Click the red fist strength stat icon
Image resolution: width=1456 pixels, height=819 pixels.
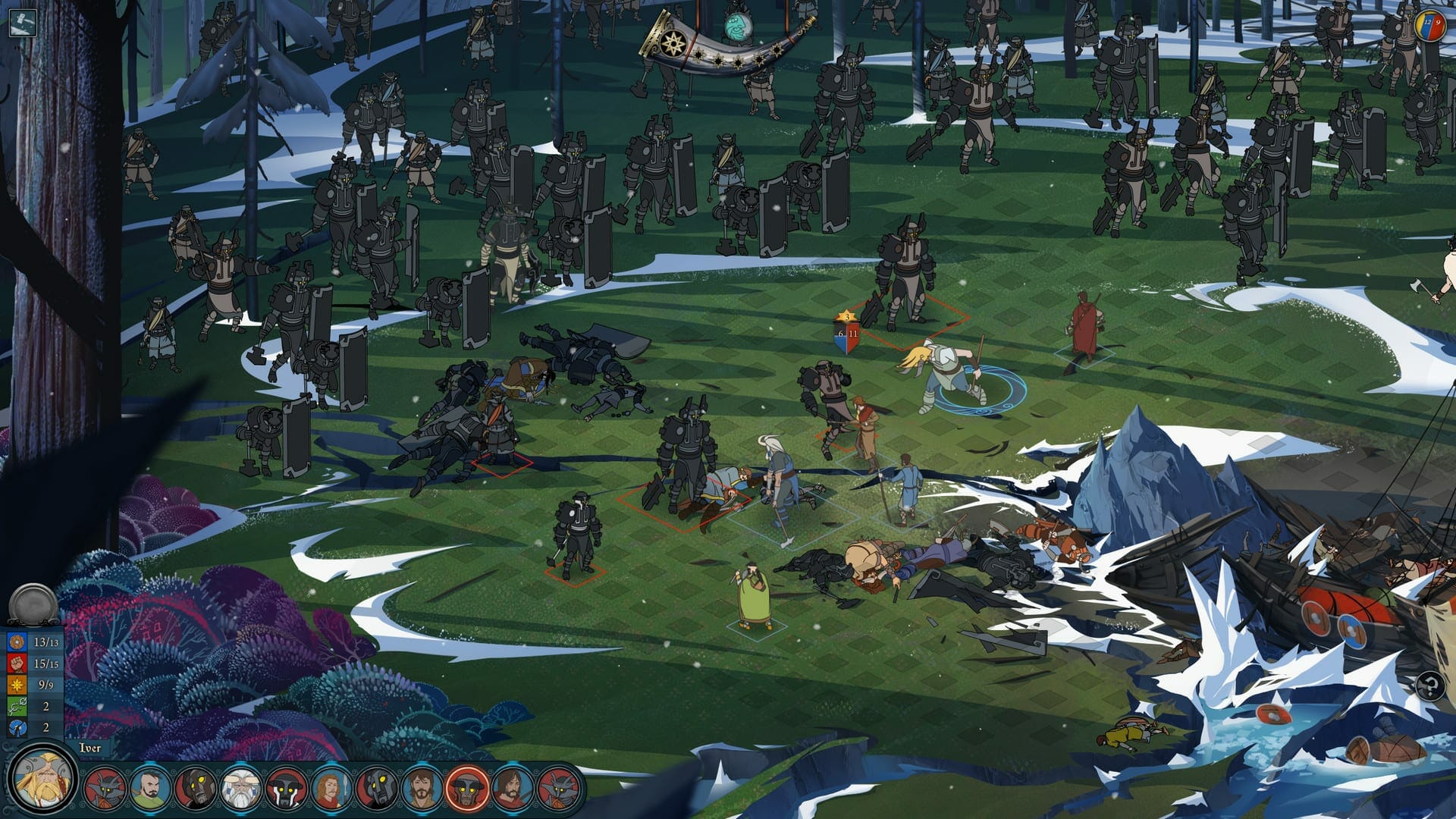pyautogui.click(x=17, y=664)
